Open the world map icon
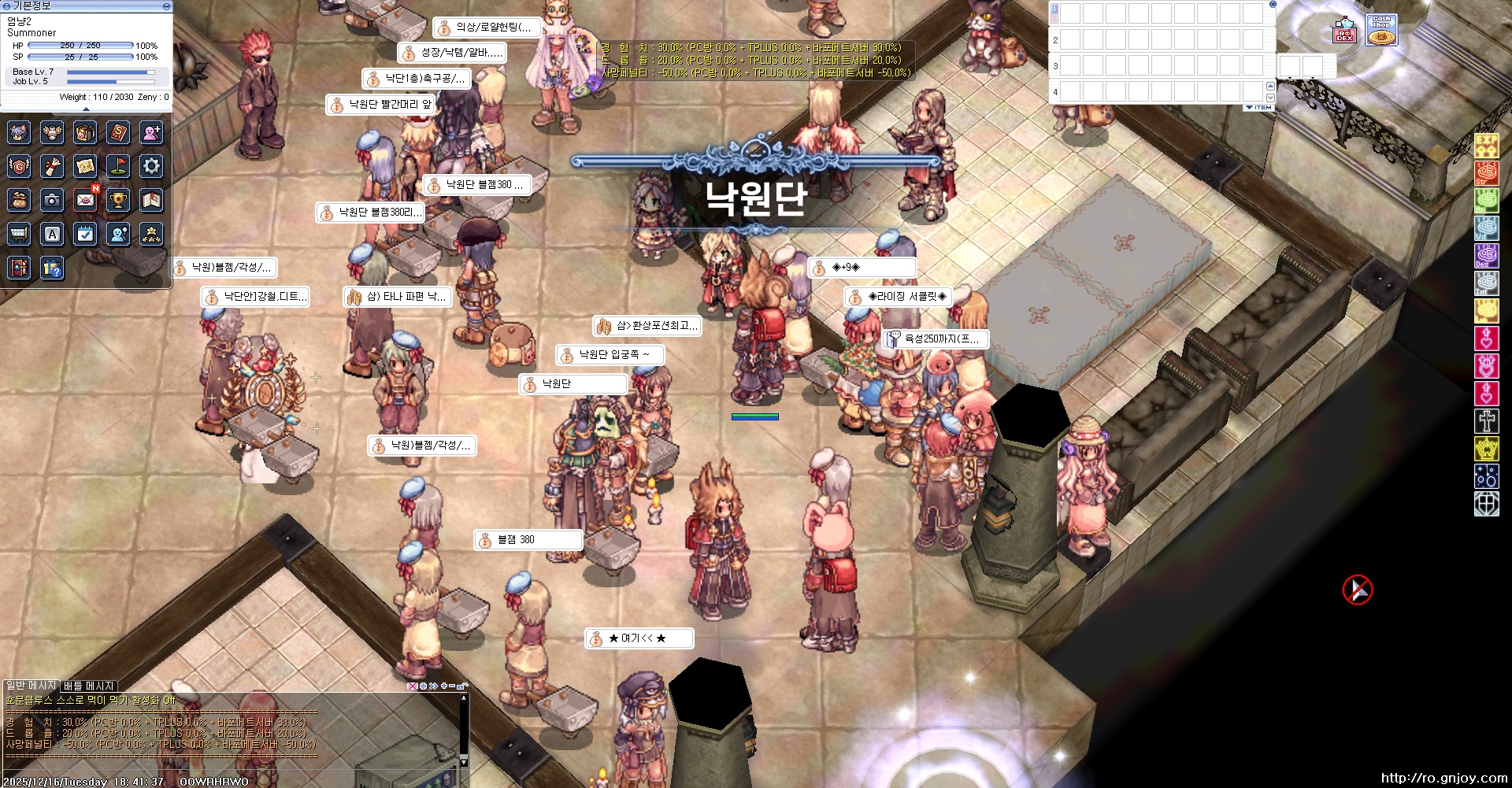 [x=85, y=167]
